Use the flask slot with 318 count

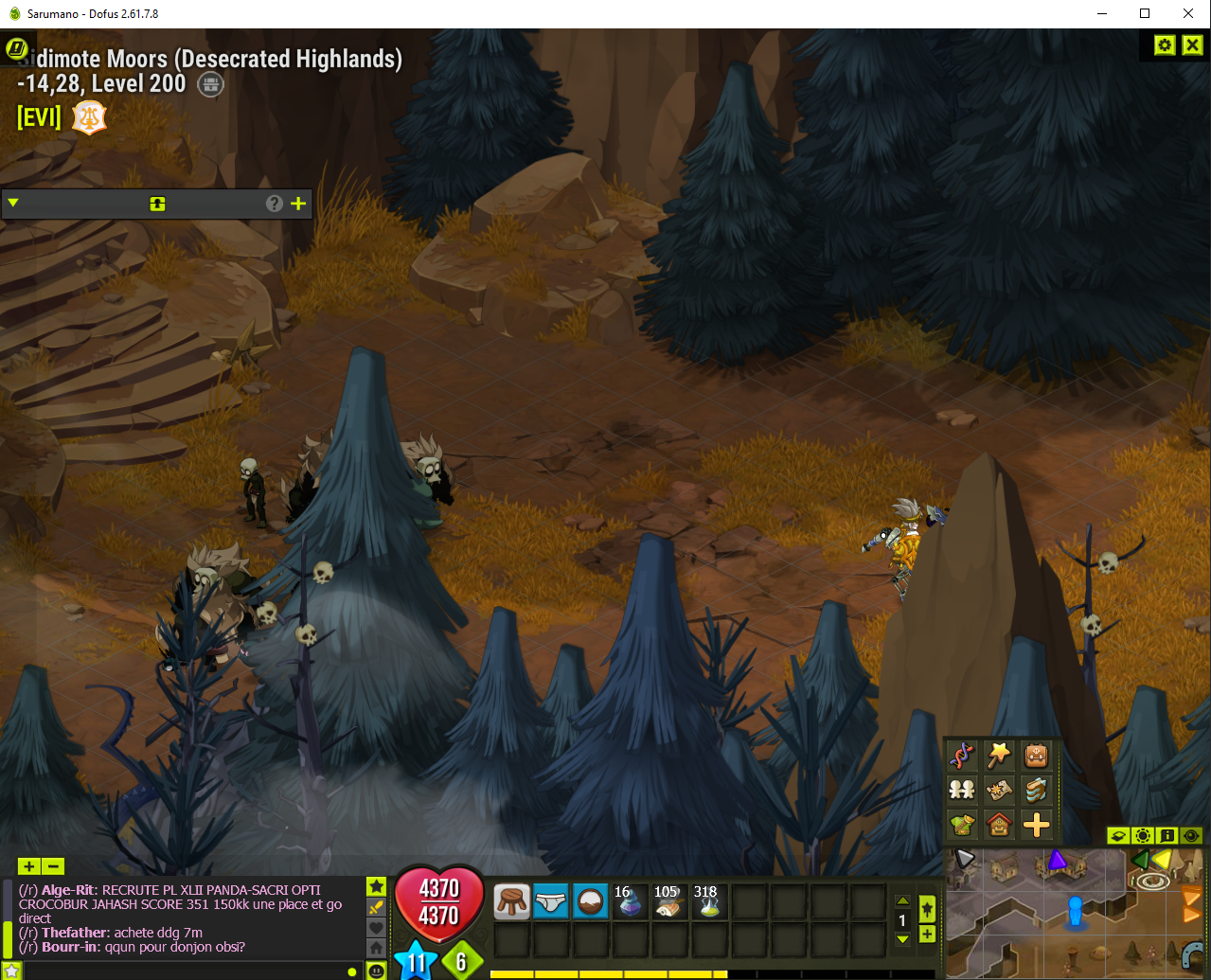708,902
